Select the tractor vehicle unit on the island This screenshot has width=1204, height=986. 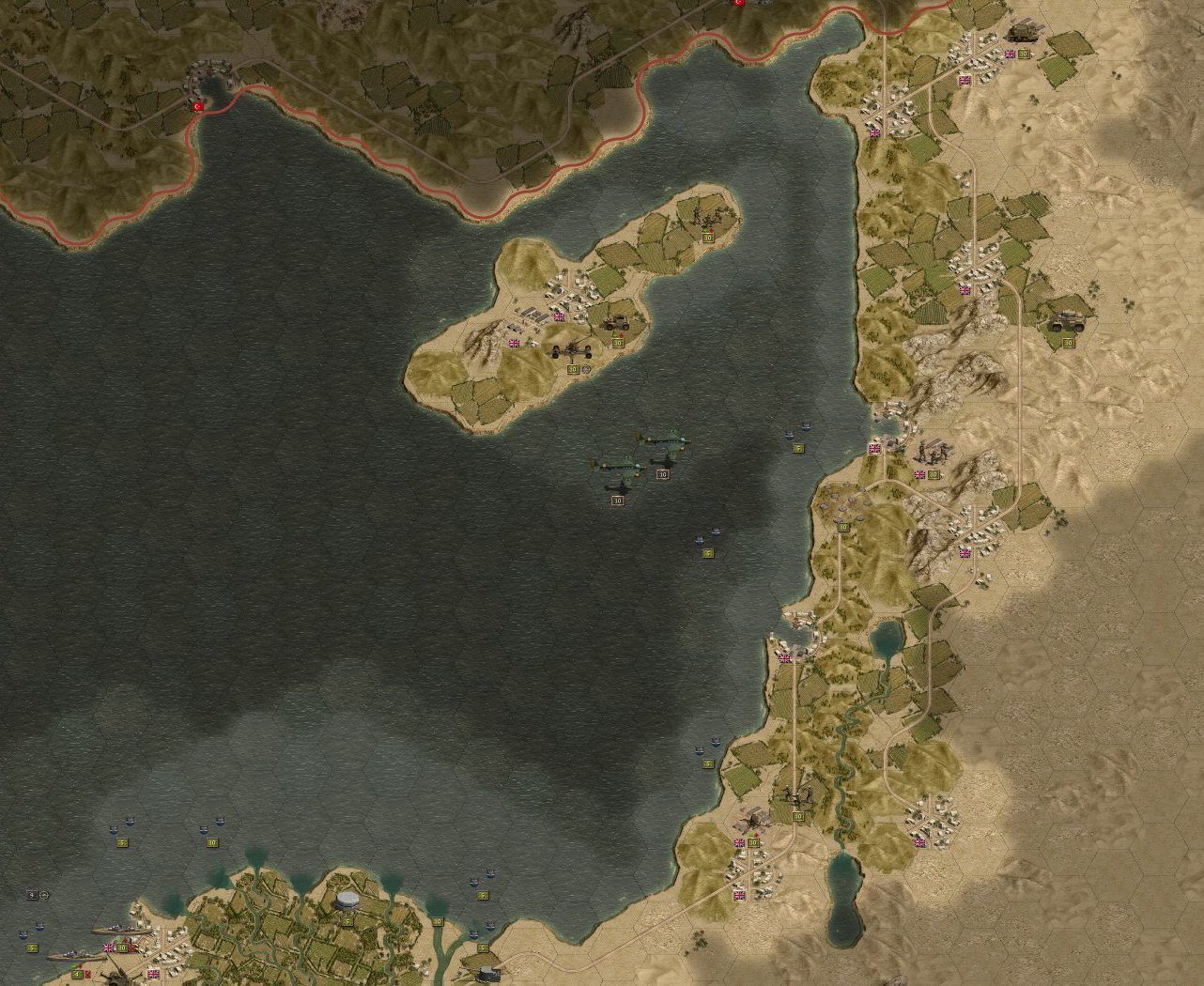[618, 323]
